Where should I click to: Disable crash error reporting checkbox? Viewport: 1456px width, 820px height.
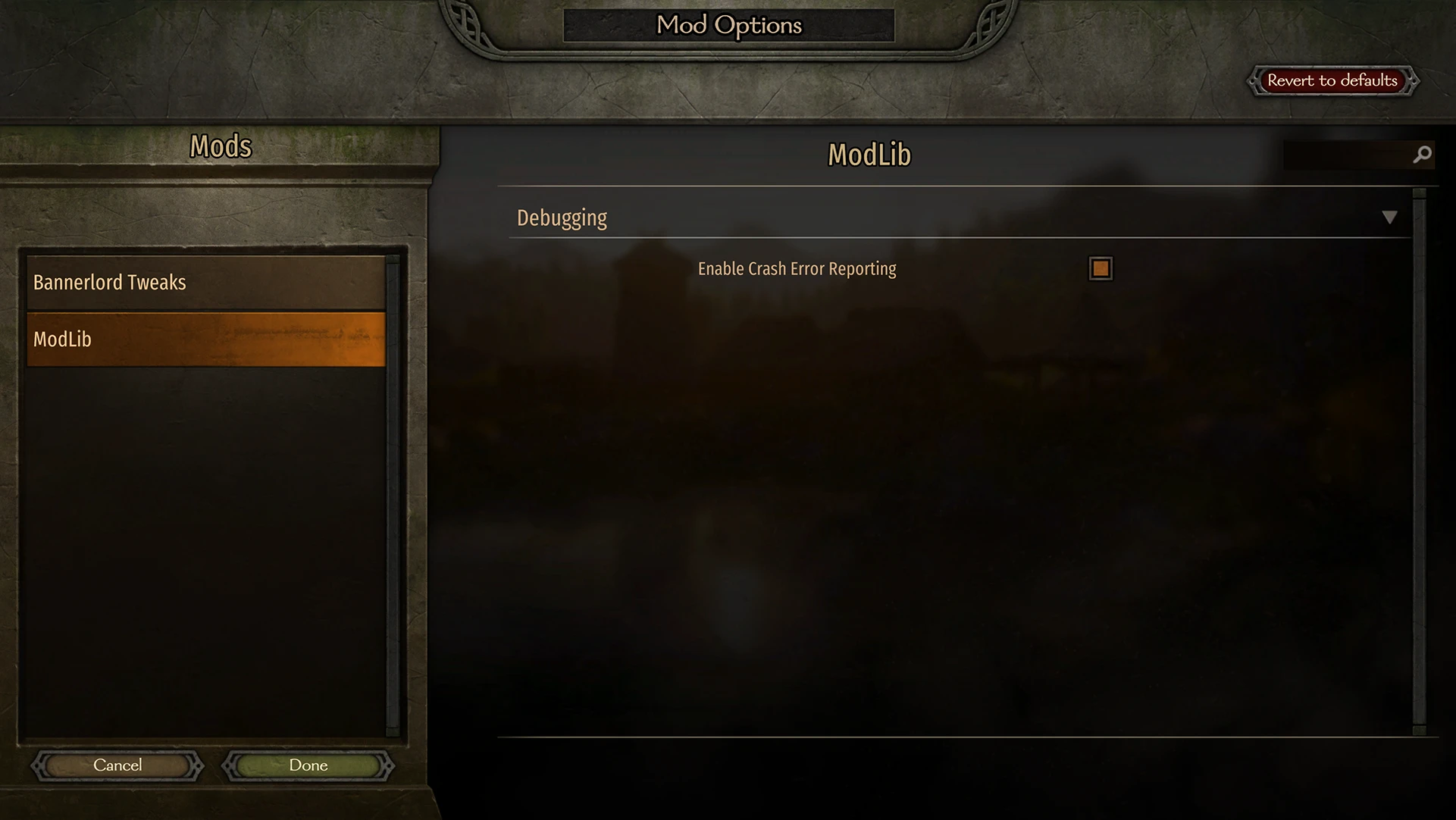[1100, 268]
